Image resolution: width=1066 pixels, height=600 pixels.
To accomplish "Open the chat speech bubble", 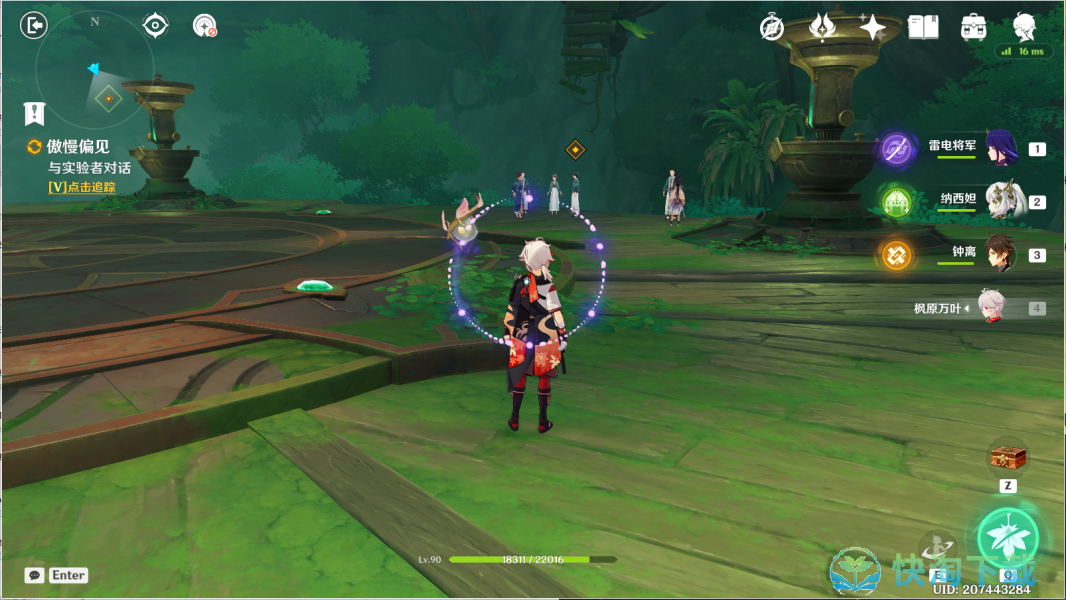I will click(x=35, y=575).
